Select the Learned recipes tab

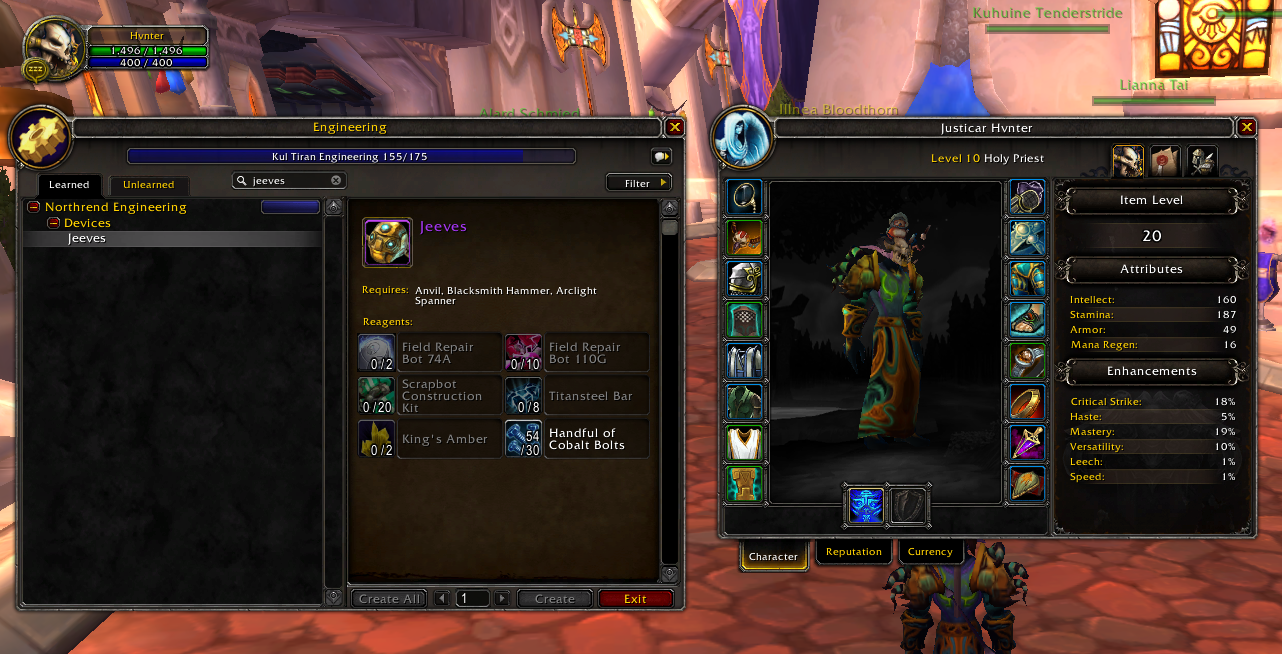[69, 185]
